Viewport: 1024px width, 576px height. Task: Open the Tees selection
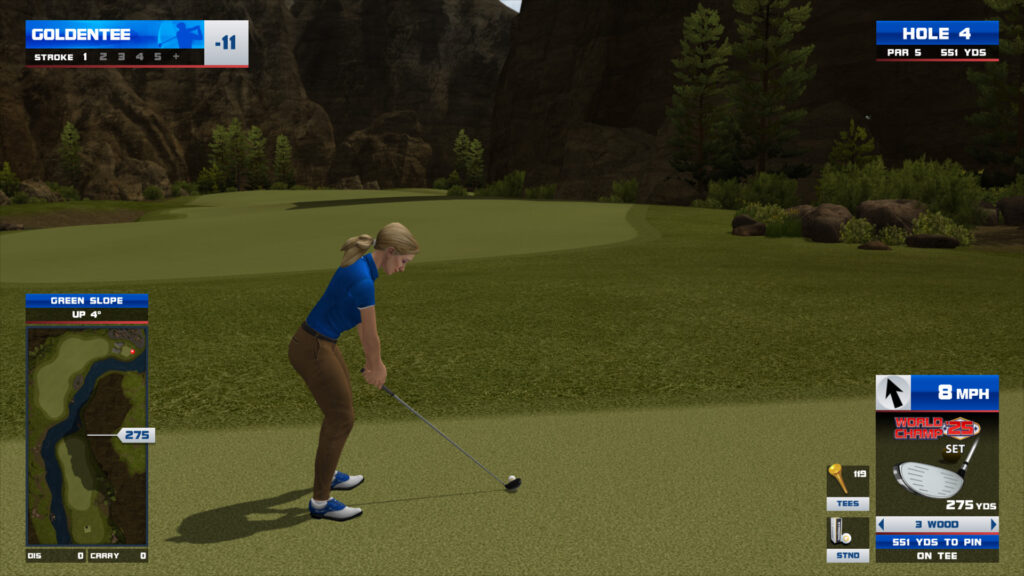(x=847, y=487)
